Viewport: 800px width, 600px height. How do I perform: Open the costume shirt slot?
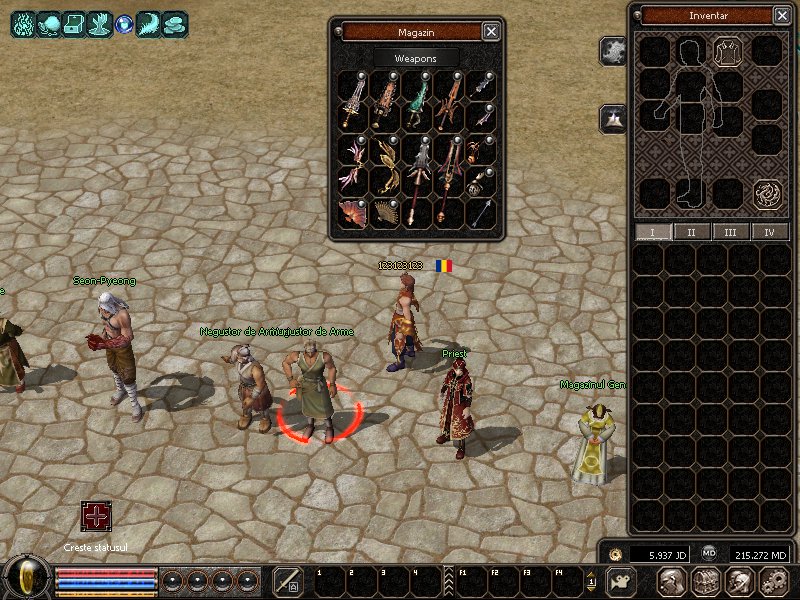(x=727, y=51)
